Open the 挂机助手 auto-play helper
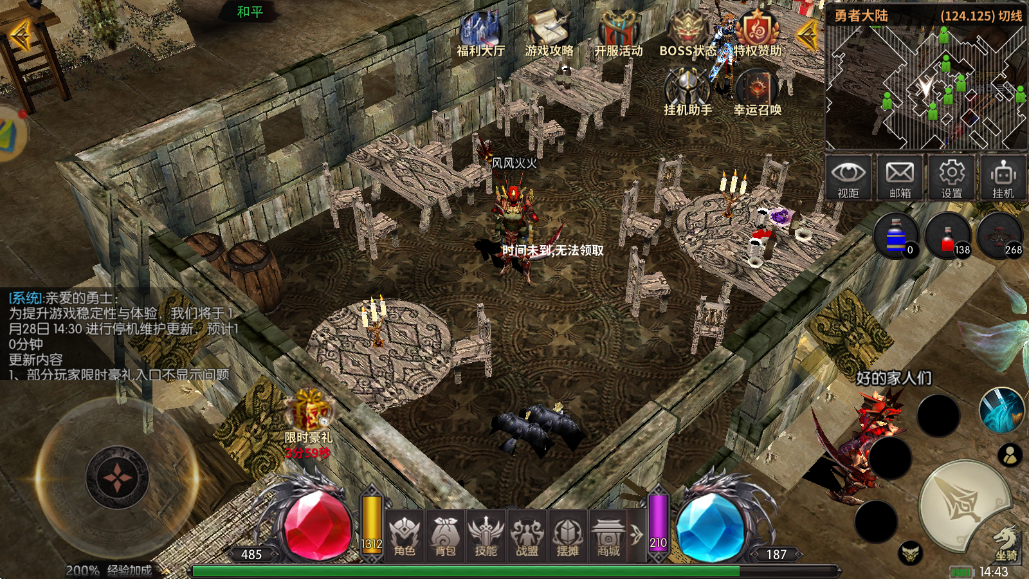 688,90
